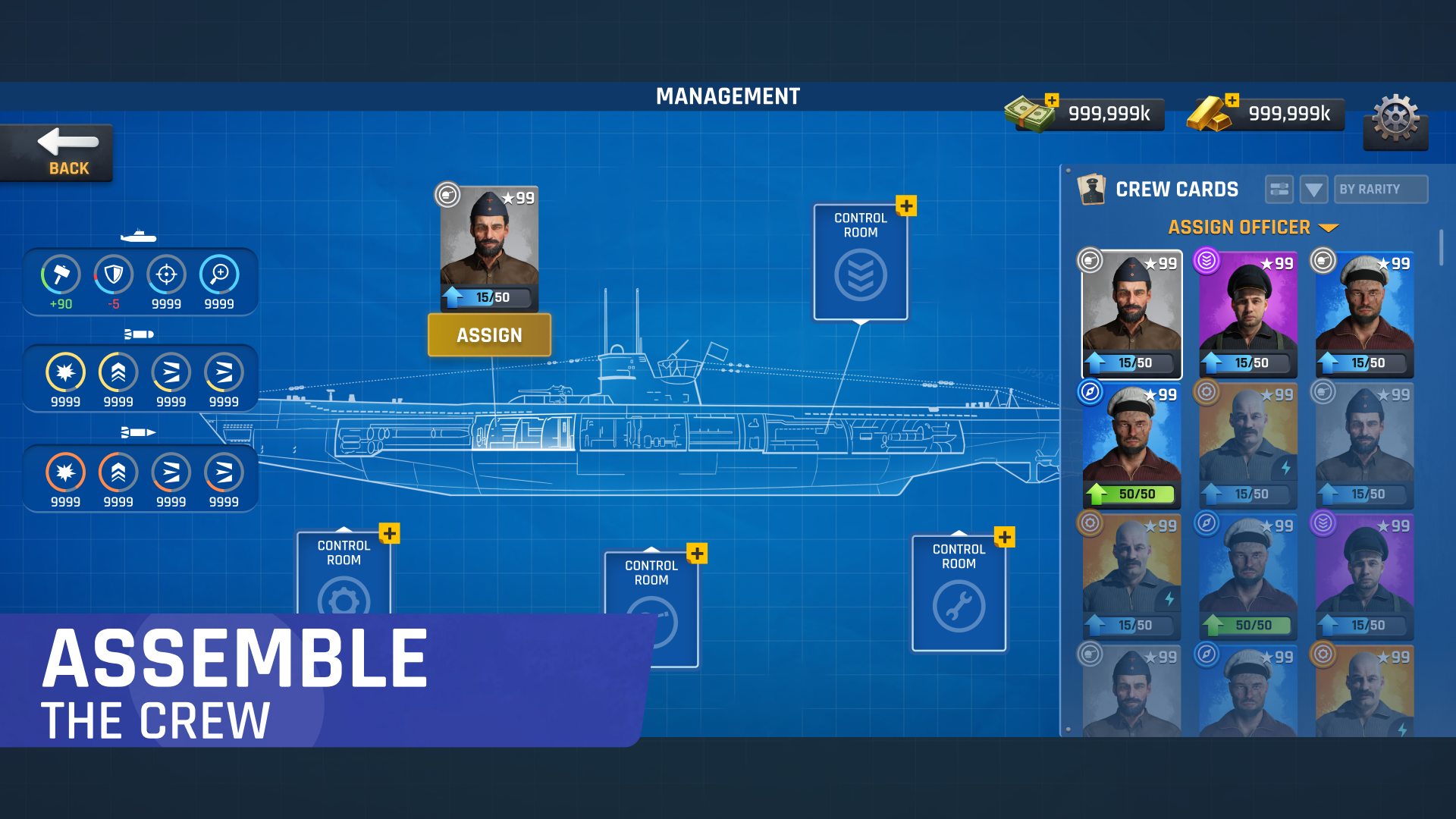The image size is (1456, 819).
Task: Click the yellow torpedo explosion damage icon
Action: [x=64, y=372]
